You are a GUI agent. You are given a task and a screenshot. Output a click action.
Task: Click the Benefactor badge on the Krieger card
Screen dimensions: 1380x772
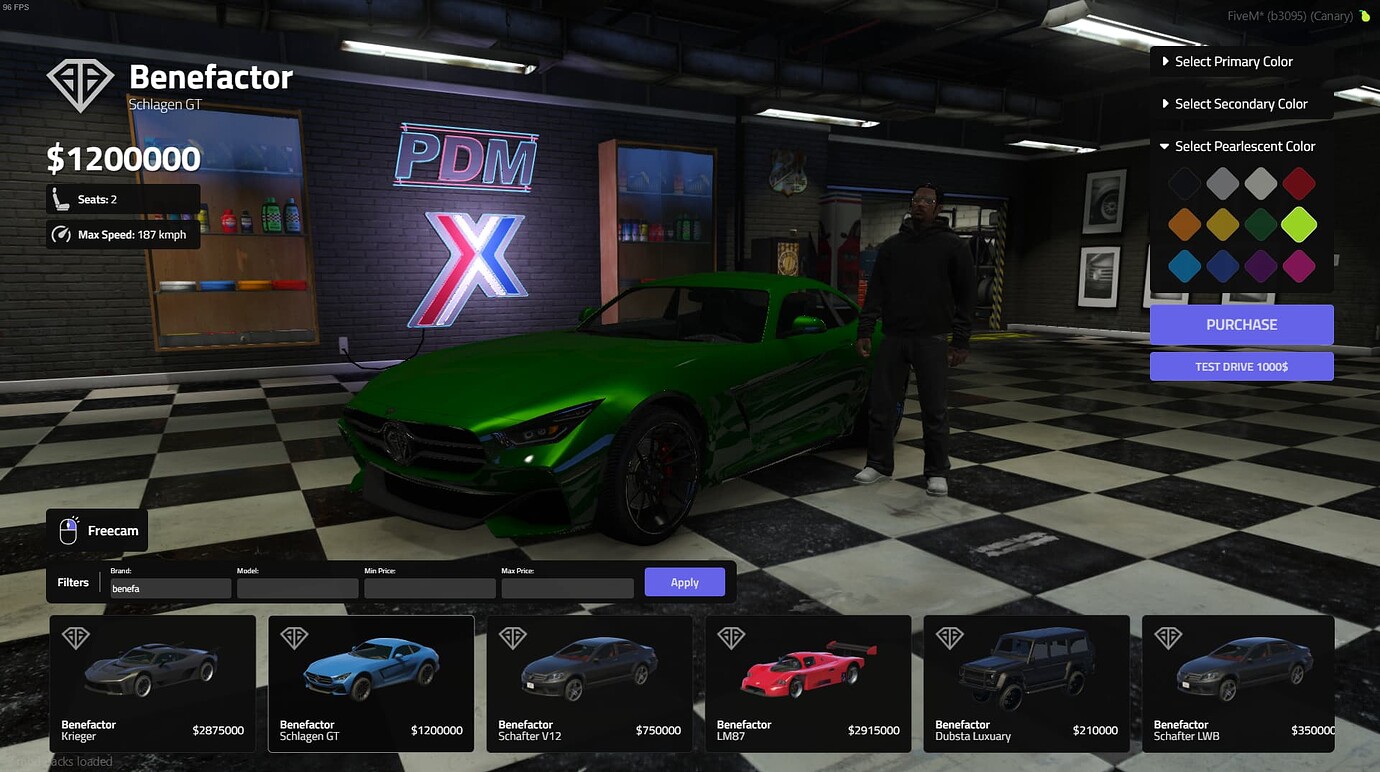76,637
